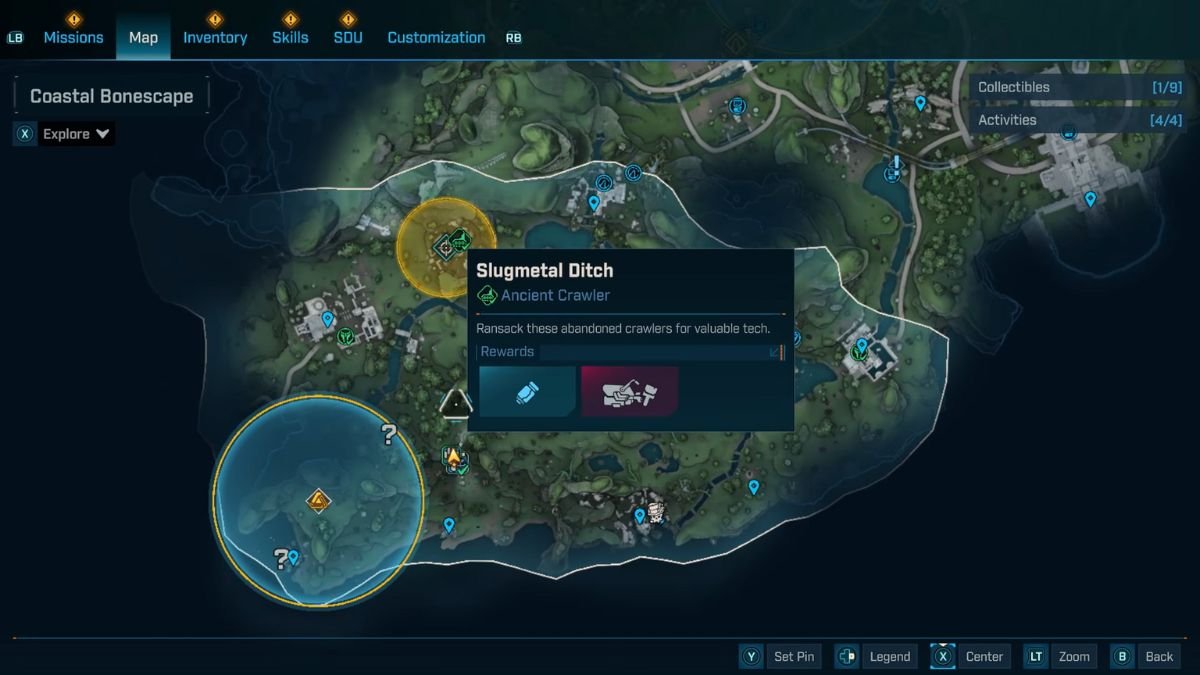Choose the blue capsule reward tile
1200x675 pixels.
coord(527,391)
